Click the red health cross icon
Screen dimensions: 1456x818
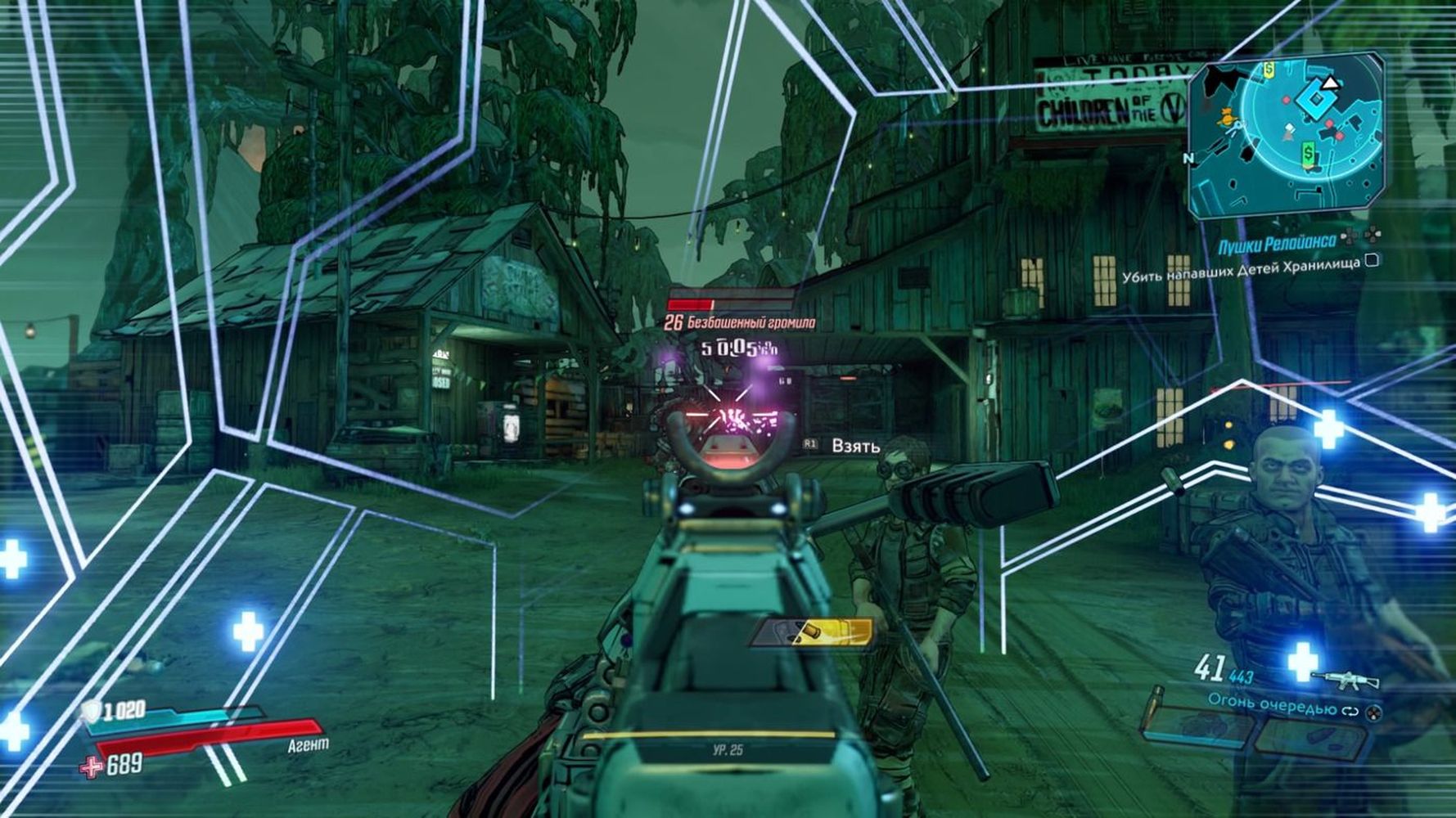point(91,767)
